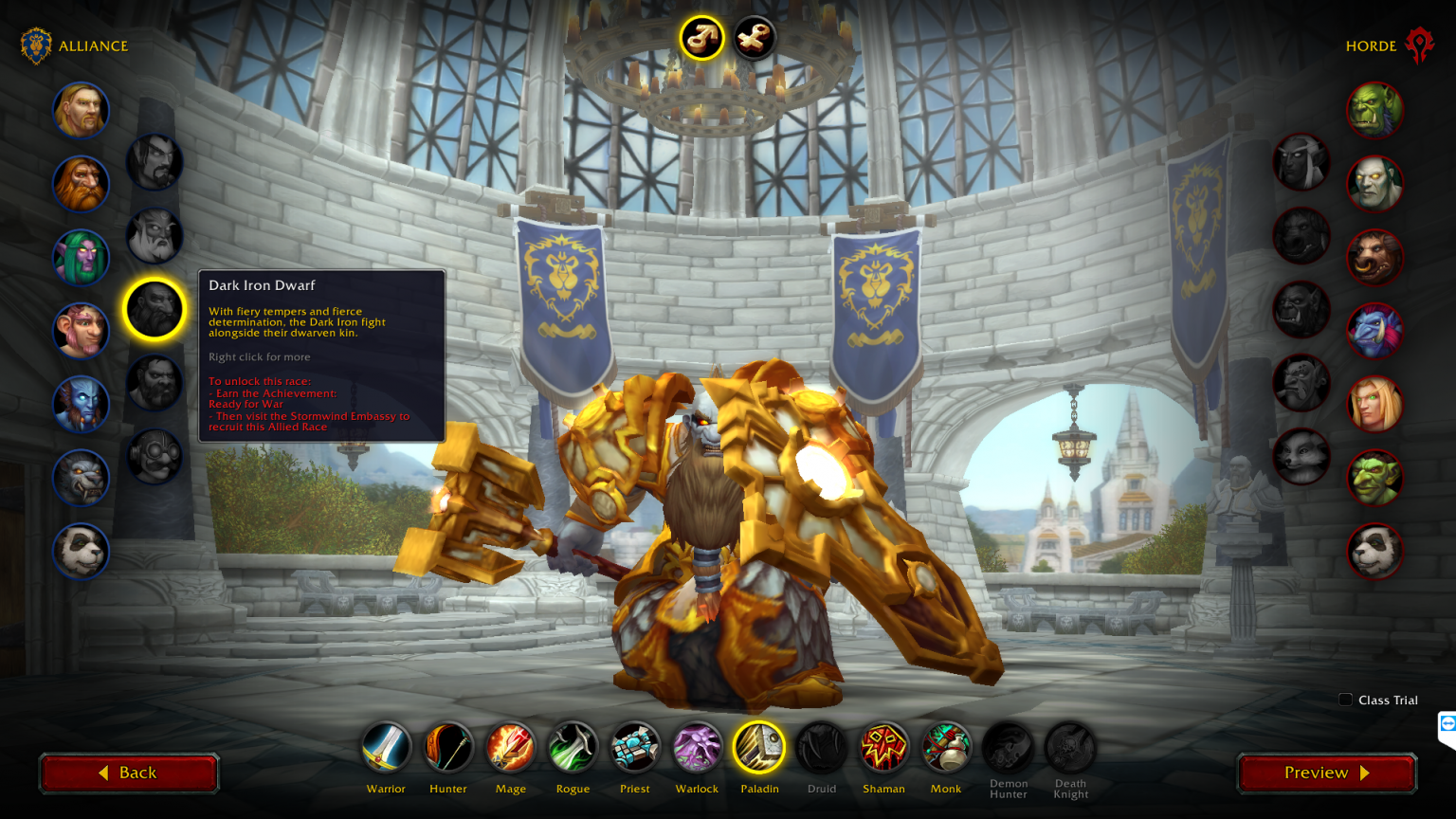The image size is (1456, 819).
Task: Click the Preview button
Action: pyautogui.click(x=1325, y=773)
